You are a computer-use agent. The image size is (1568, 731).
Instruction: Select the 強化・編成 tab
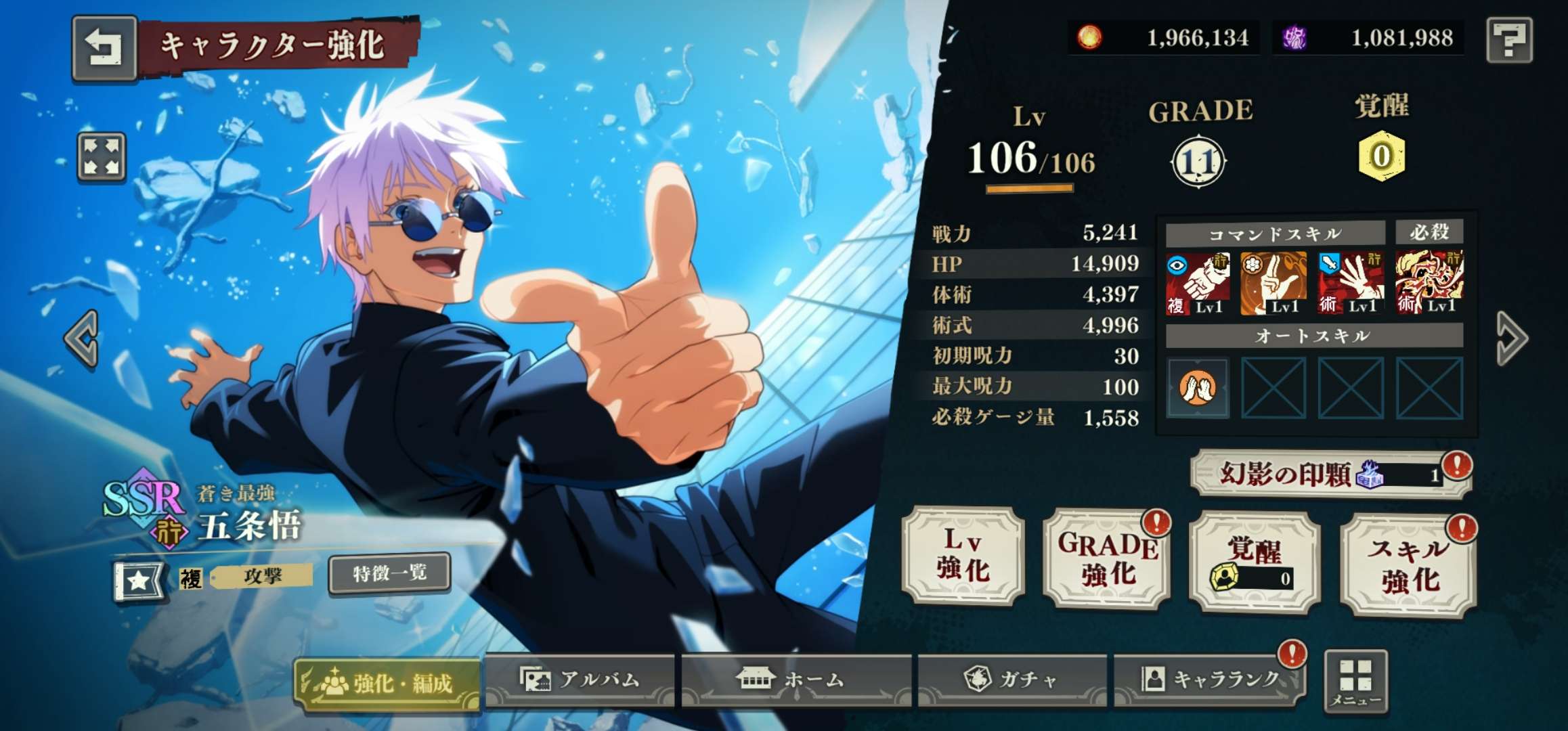[x=387, y=684]
